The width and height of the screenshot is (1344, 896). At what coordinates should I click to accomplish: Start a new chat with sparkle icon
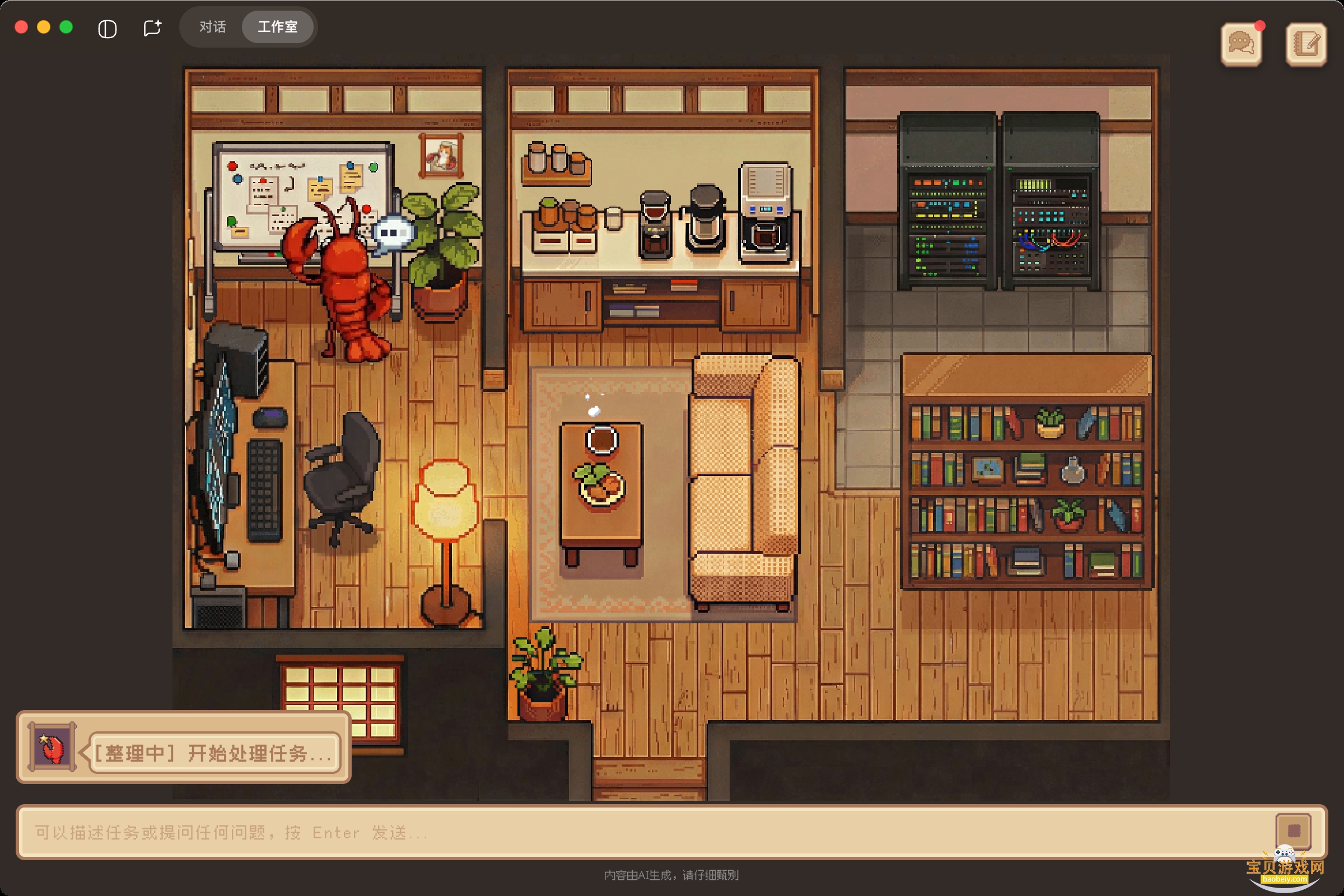click(152, 28)
